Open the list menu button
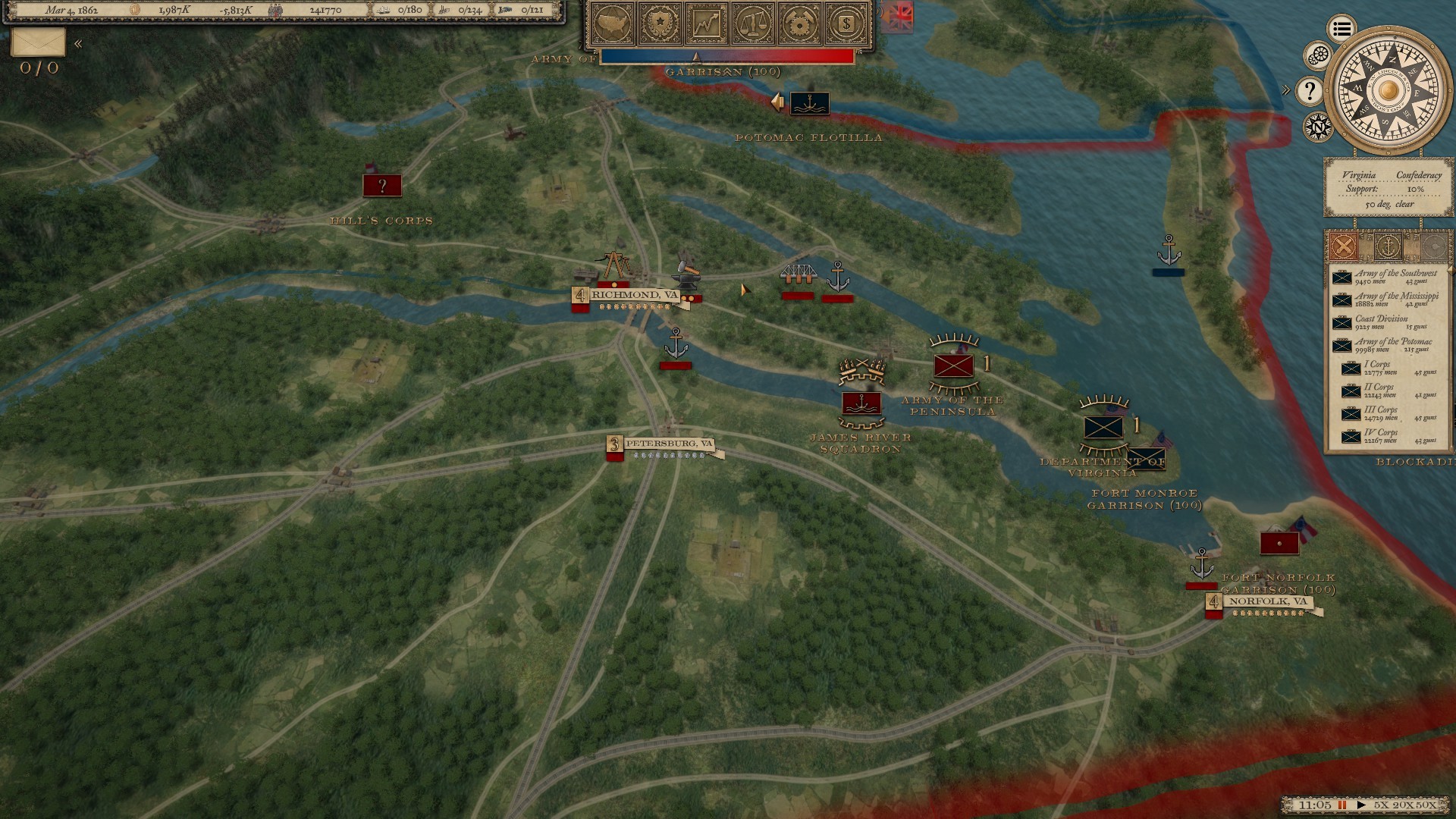Image resolution: width=1456 pixels, height=819 pixels. (x=1341, y=29)
